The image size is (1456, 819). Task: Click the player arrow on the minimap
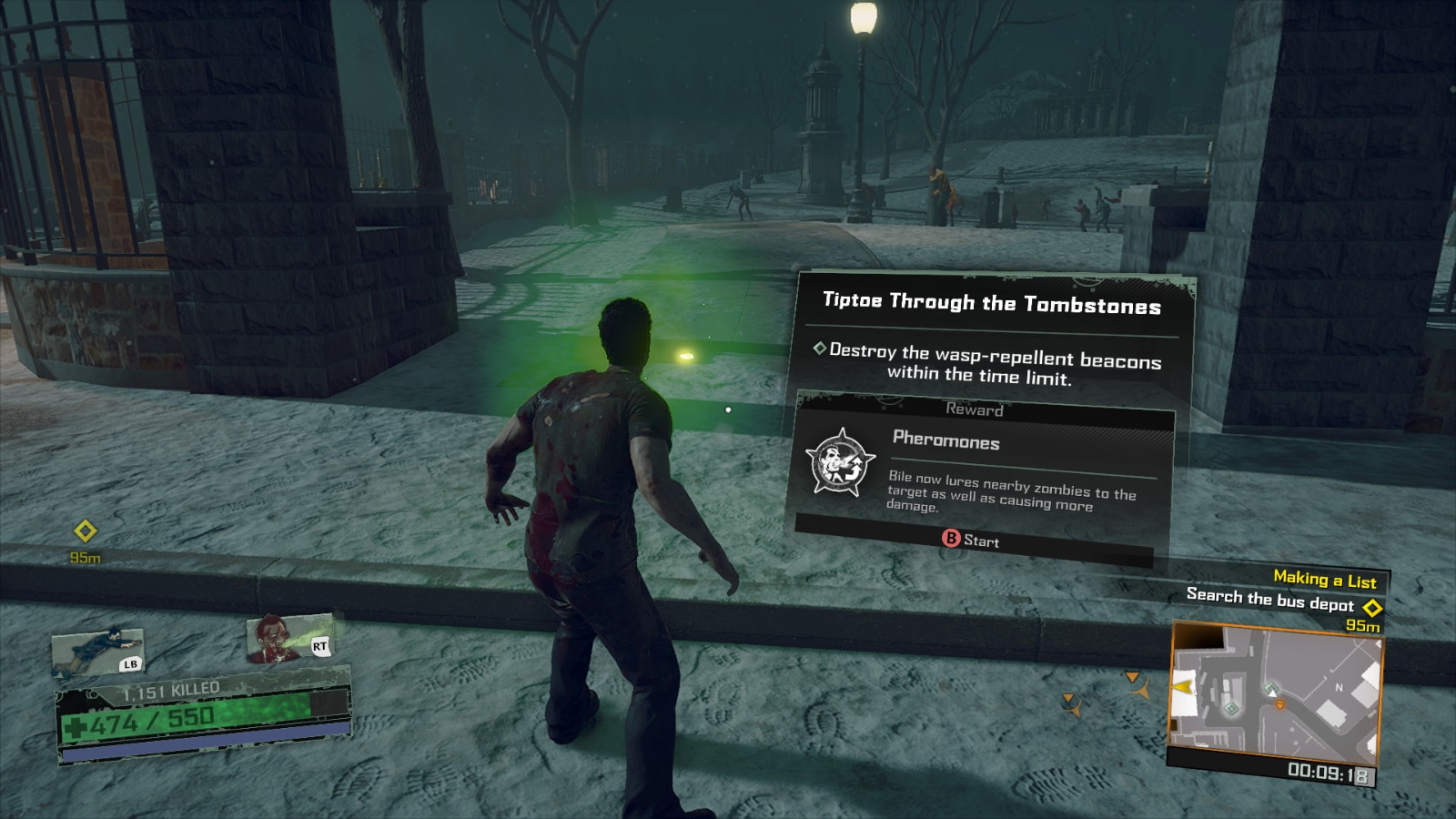pyautogui.click(x=1272, y=693)
